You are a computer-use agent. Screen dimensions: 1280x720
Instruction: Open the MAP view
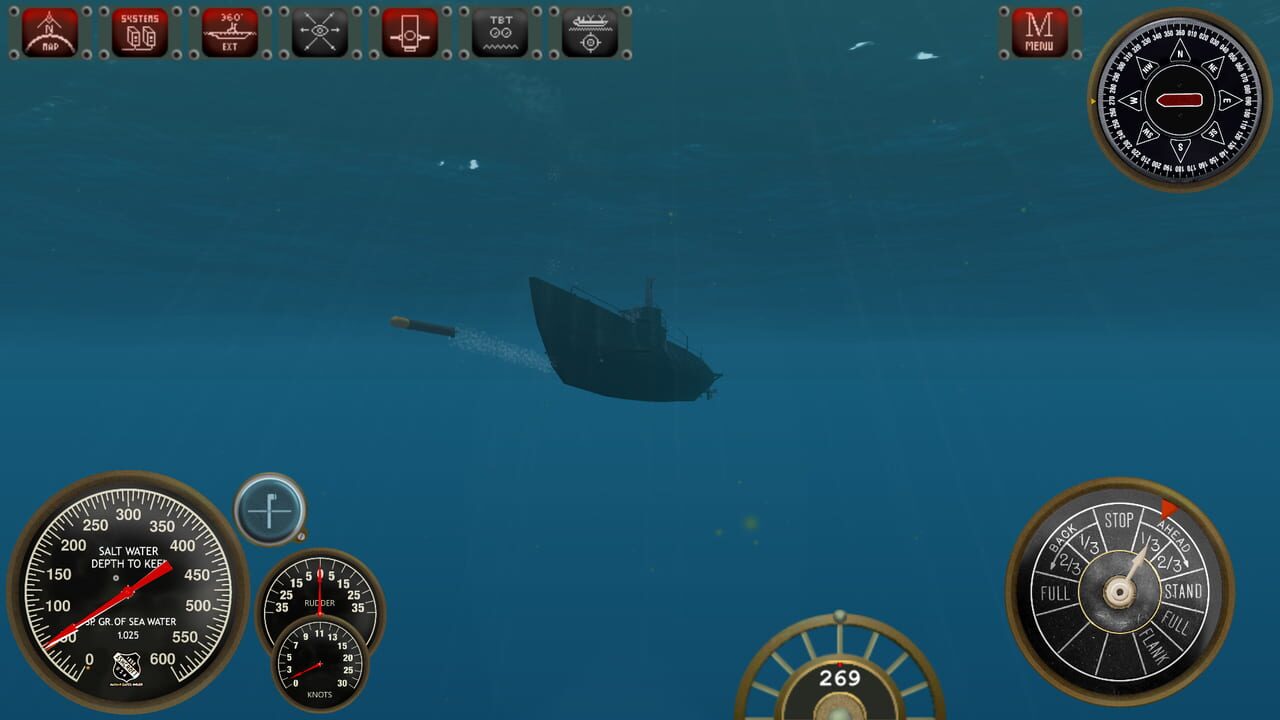click(x=49, y=31)
